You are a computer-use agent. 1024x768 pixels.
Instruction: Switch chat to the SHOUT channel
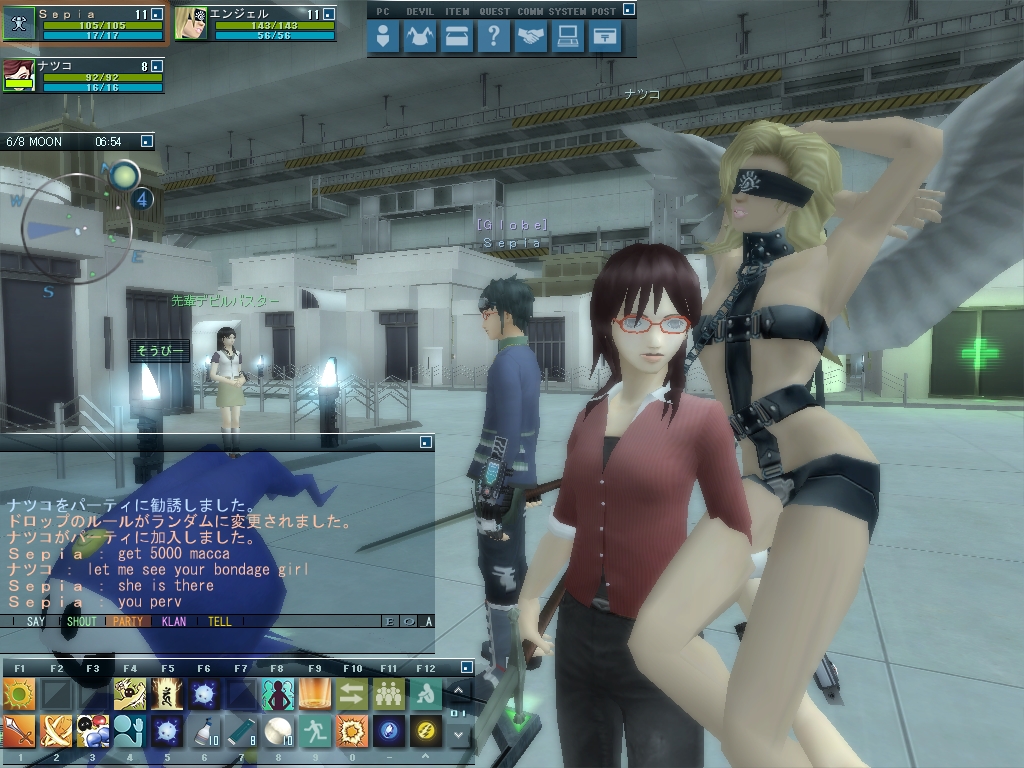[x=81, y=621]
